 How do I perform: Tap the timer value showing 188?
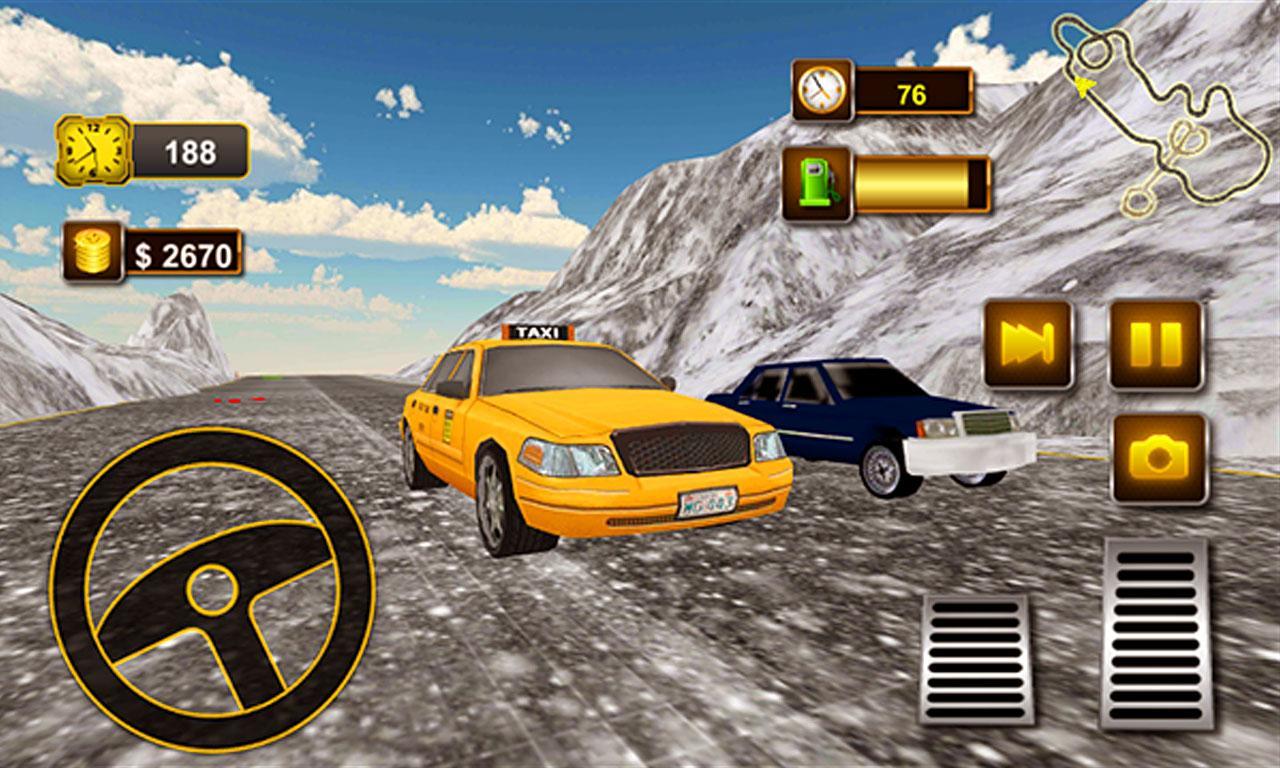192,152
